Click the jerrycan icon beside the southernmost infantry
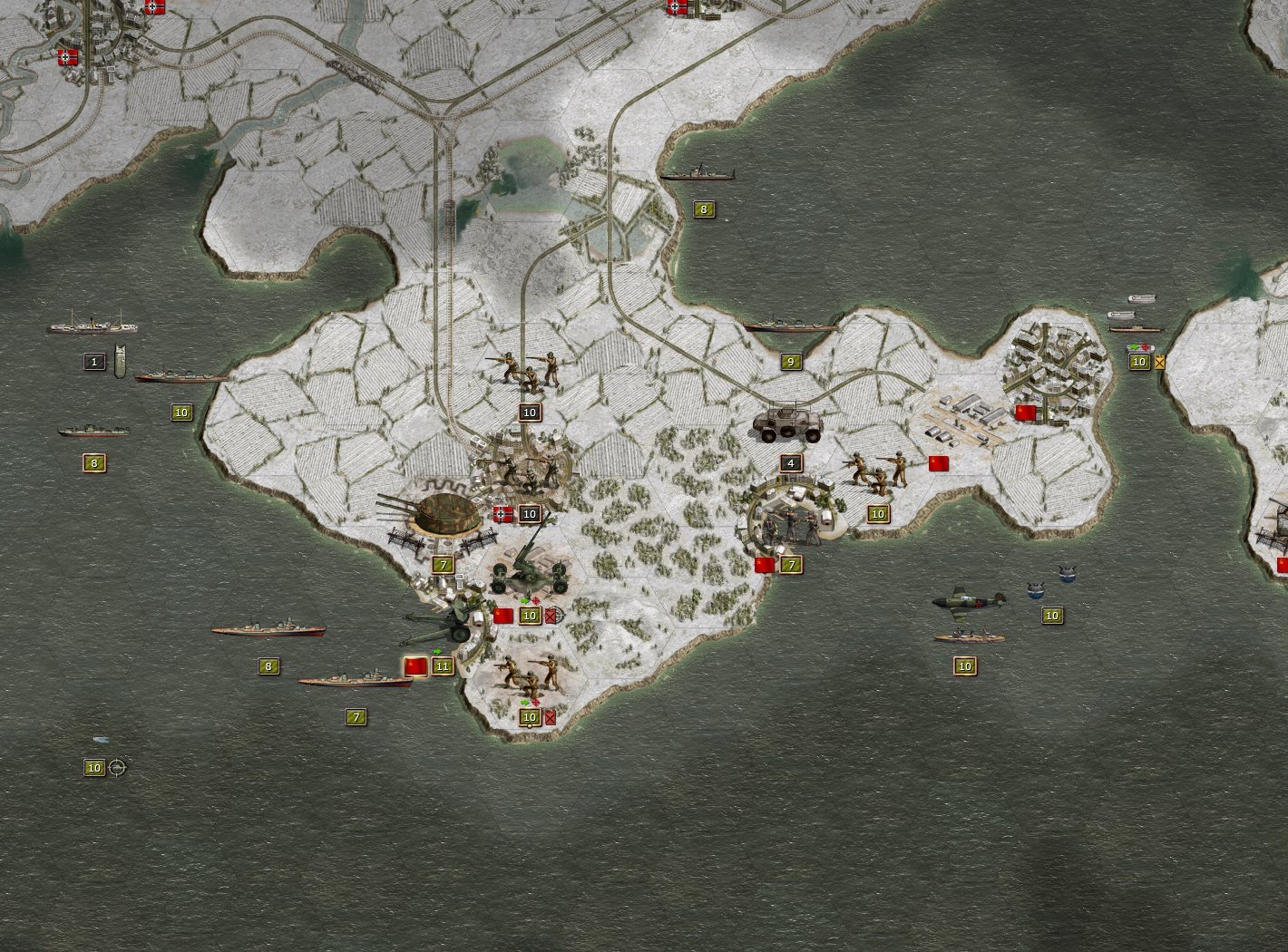1288x952 pixels. [550, 717]
